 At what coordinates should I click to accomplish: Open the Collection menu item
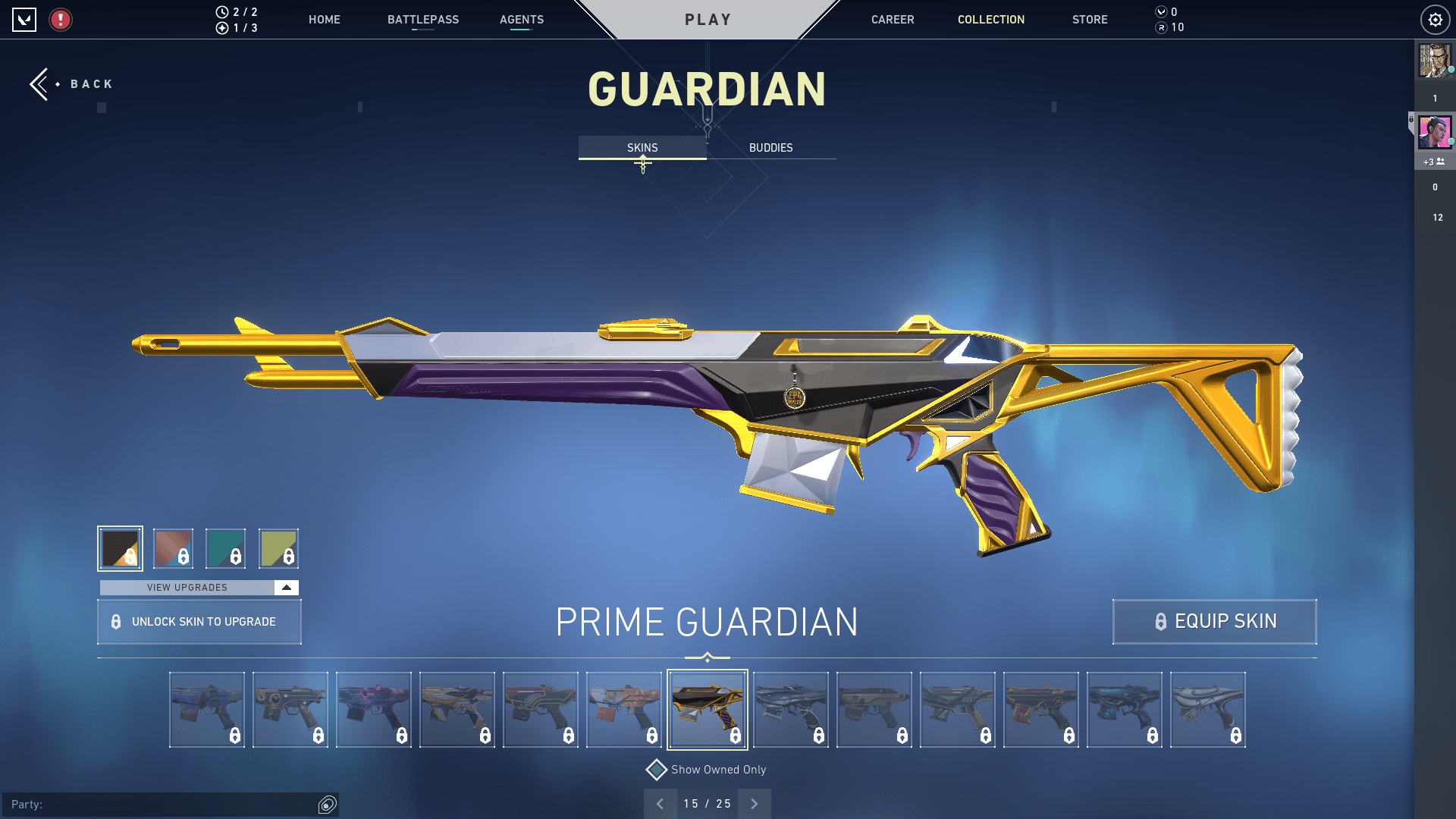[990, 20]
